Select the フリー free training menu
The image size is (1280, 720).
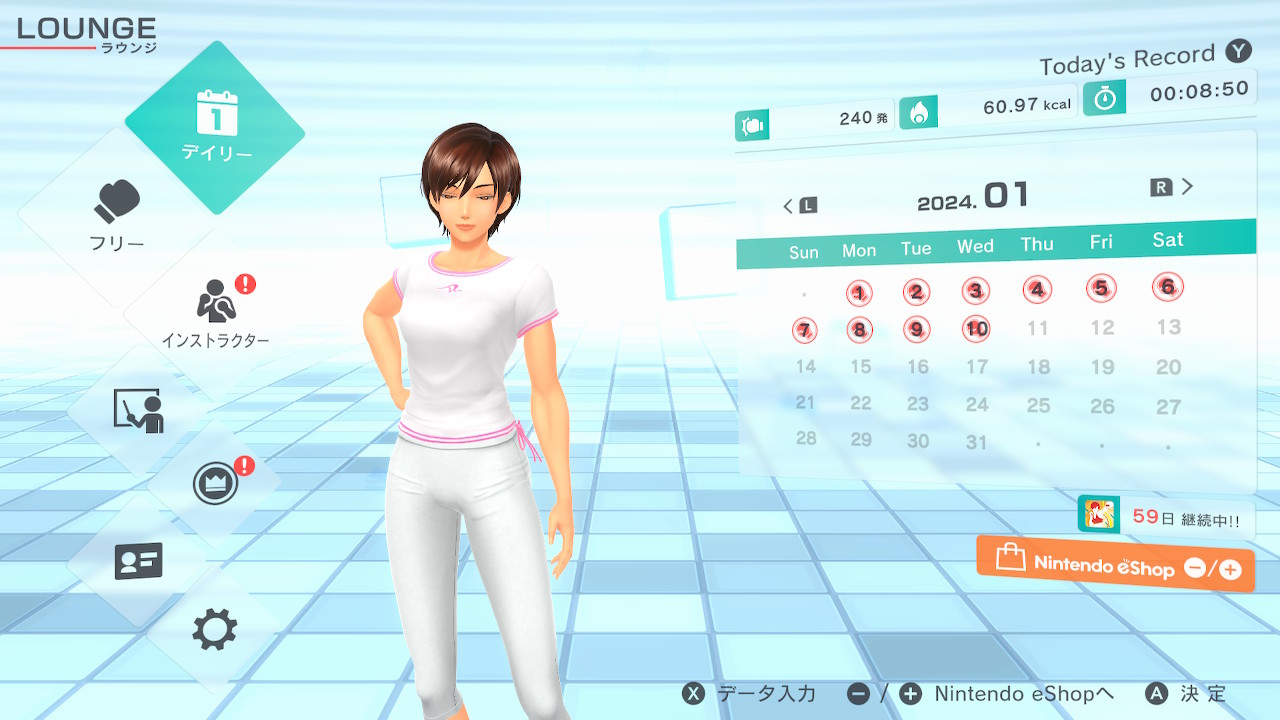[x=118, y=215]
